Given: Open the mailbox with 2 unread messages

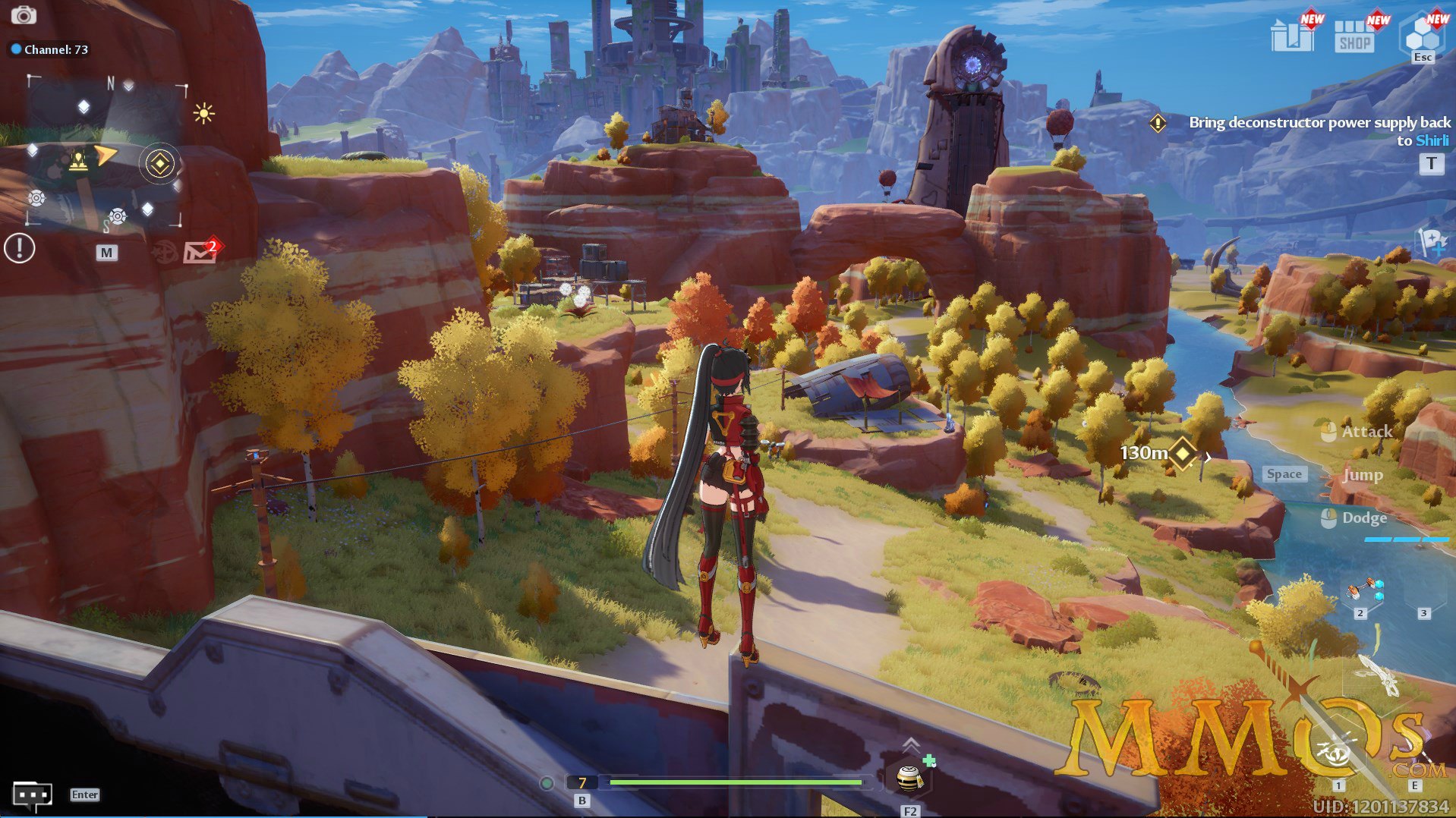Looking at the screenshot, I should [x=200, y=253].
